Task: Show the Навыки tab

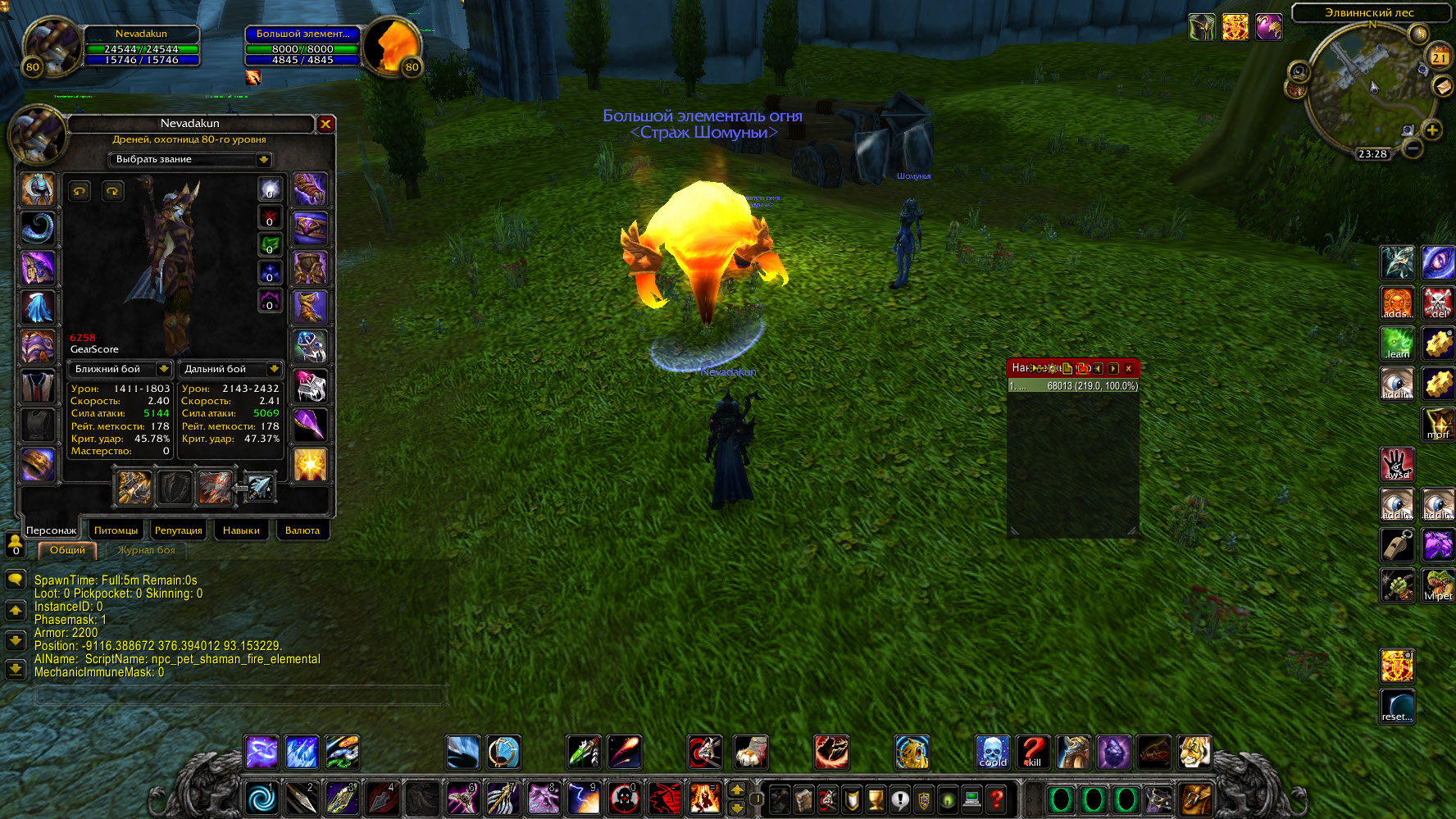Action: 241,530
